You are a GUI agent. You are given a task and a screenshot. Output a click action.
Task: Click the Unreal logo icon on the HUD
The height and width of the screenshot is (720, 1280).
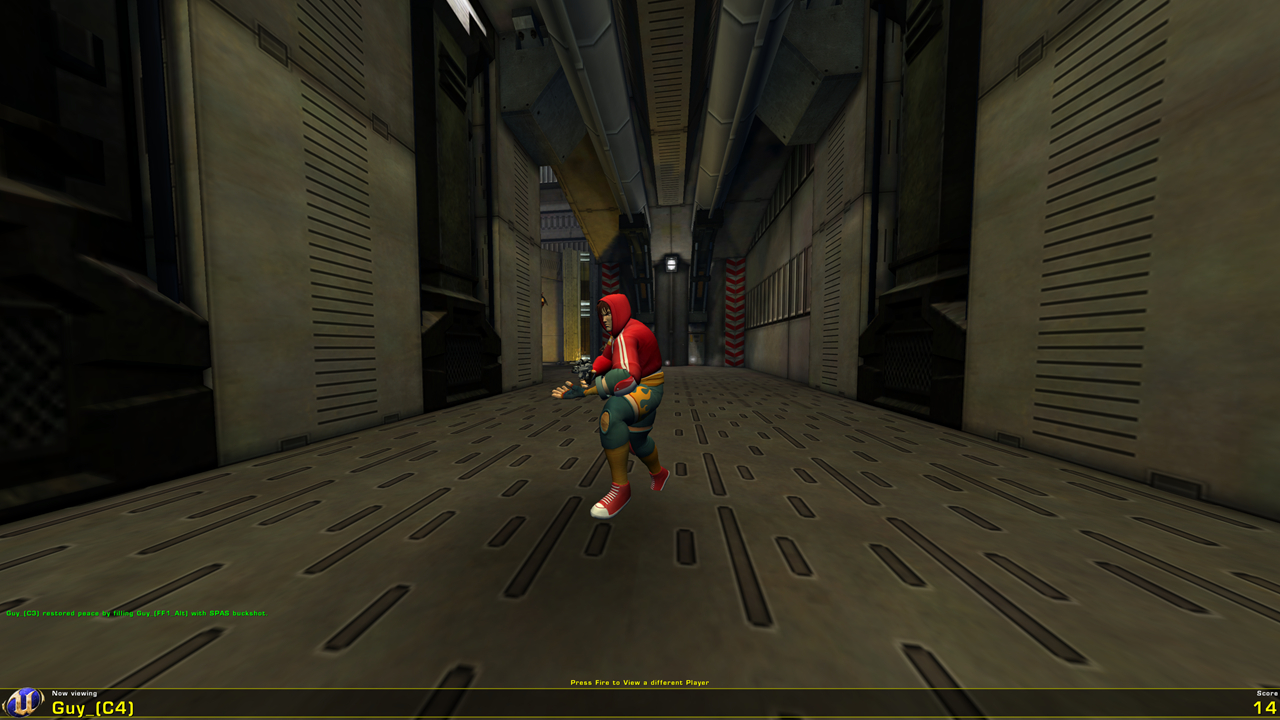pos(25,703)
